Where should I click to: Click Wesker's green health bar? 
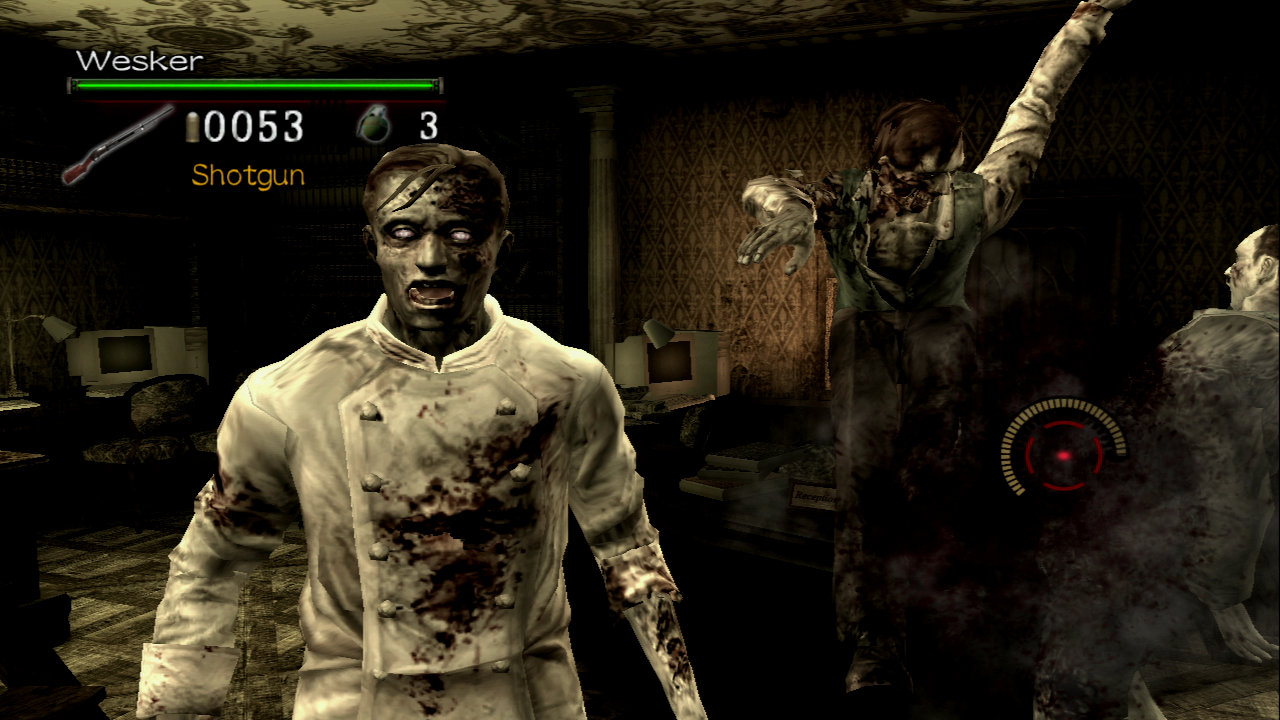pyautogui.click(x=255, y=84)
